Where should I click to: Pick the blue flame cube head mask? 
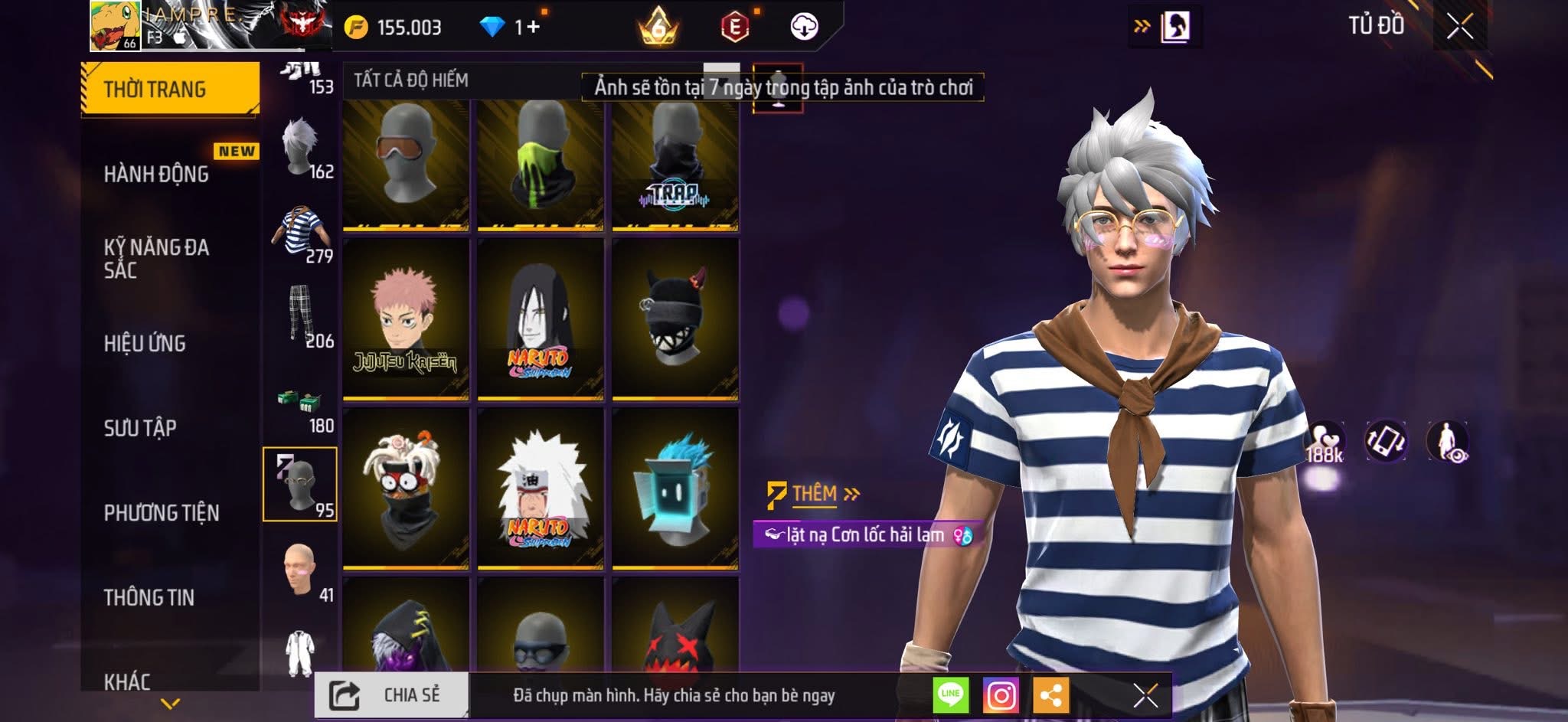(675, 488)
